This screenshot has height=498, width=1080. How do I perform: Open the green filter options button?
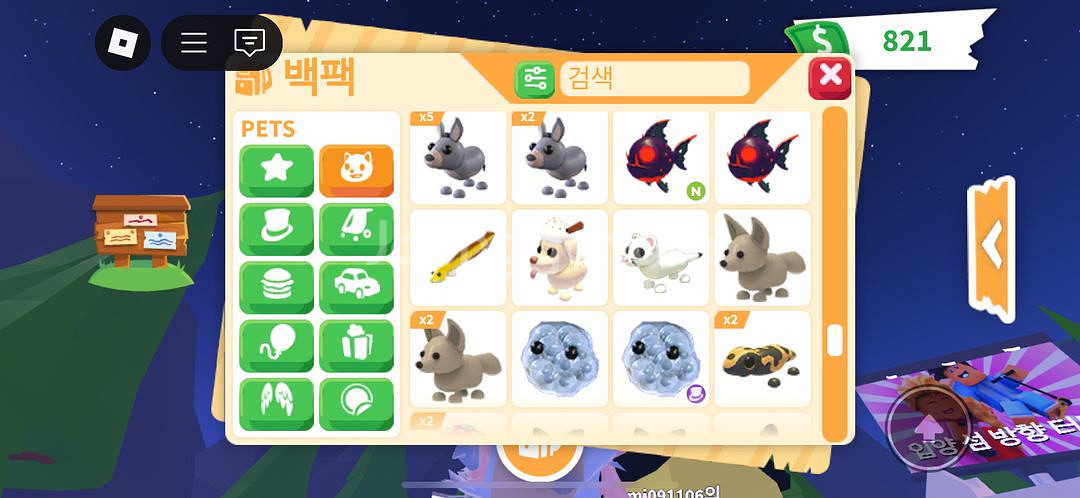[535, 79]
